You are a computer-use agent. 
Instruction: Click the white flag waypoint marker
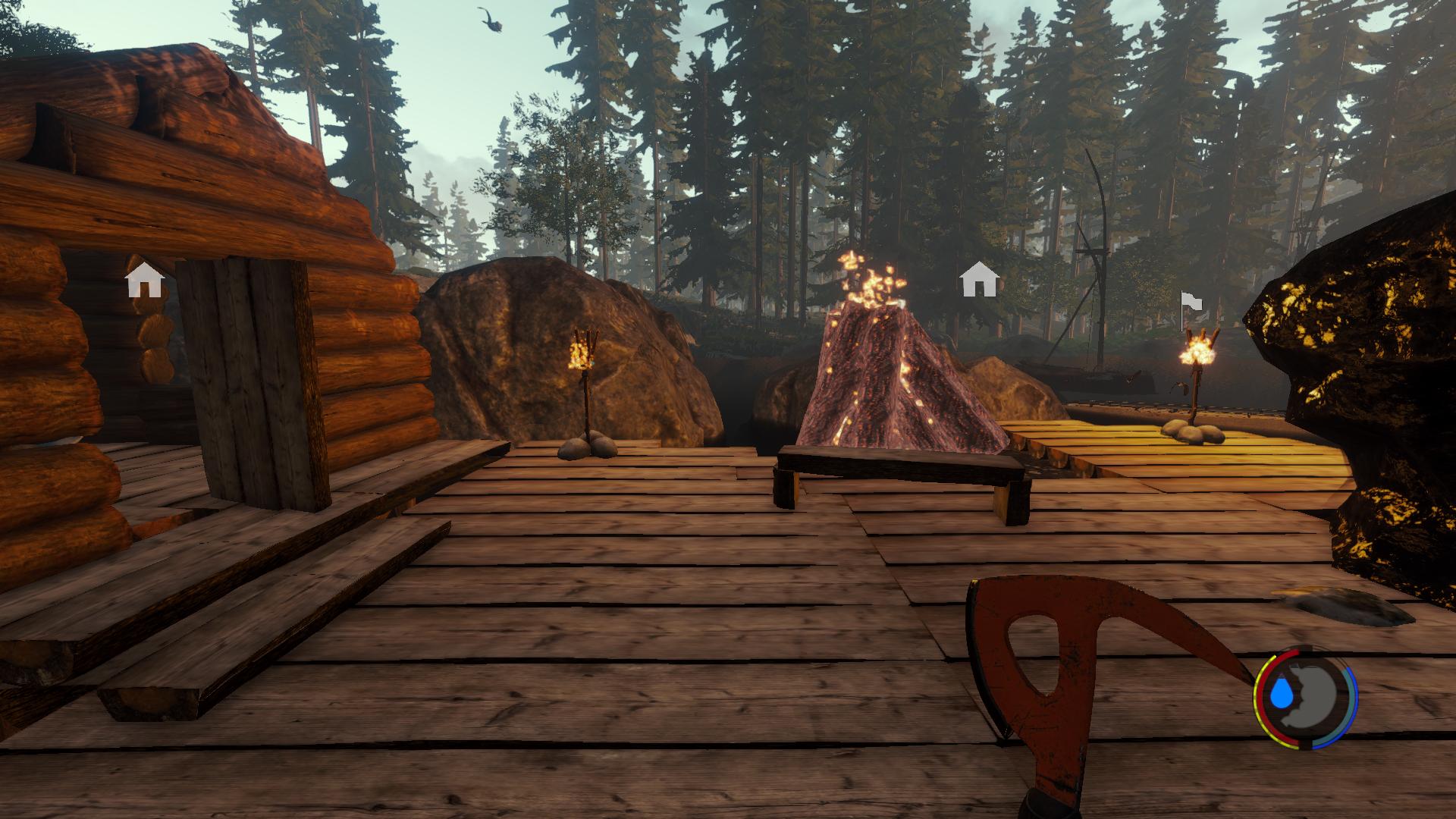click(1191, 303)
